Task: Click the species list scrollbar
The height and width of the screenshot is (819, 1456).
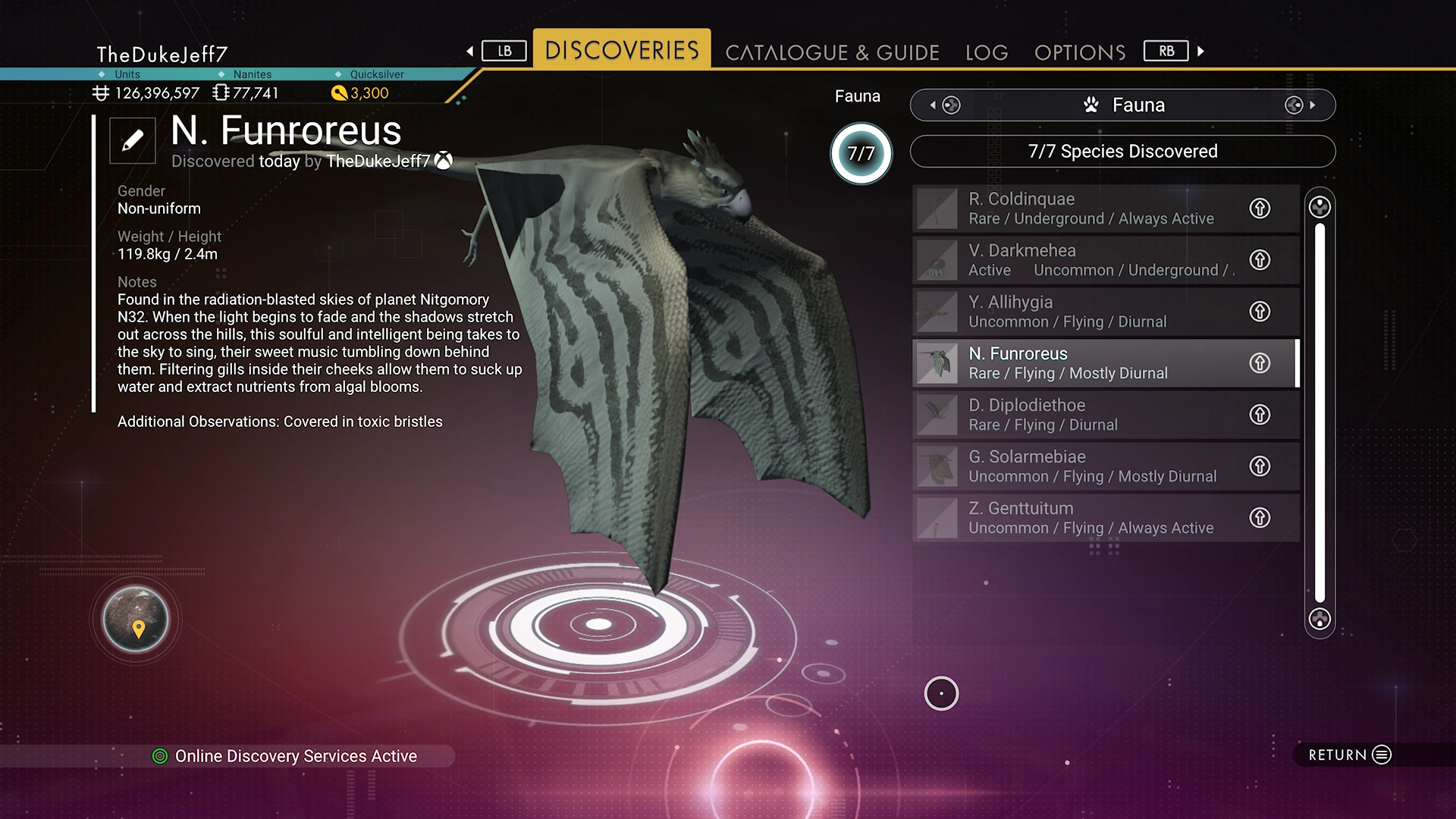Action: pos(1319,413)
